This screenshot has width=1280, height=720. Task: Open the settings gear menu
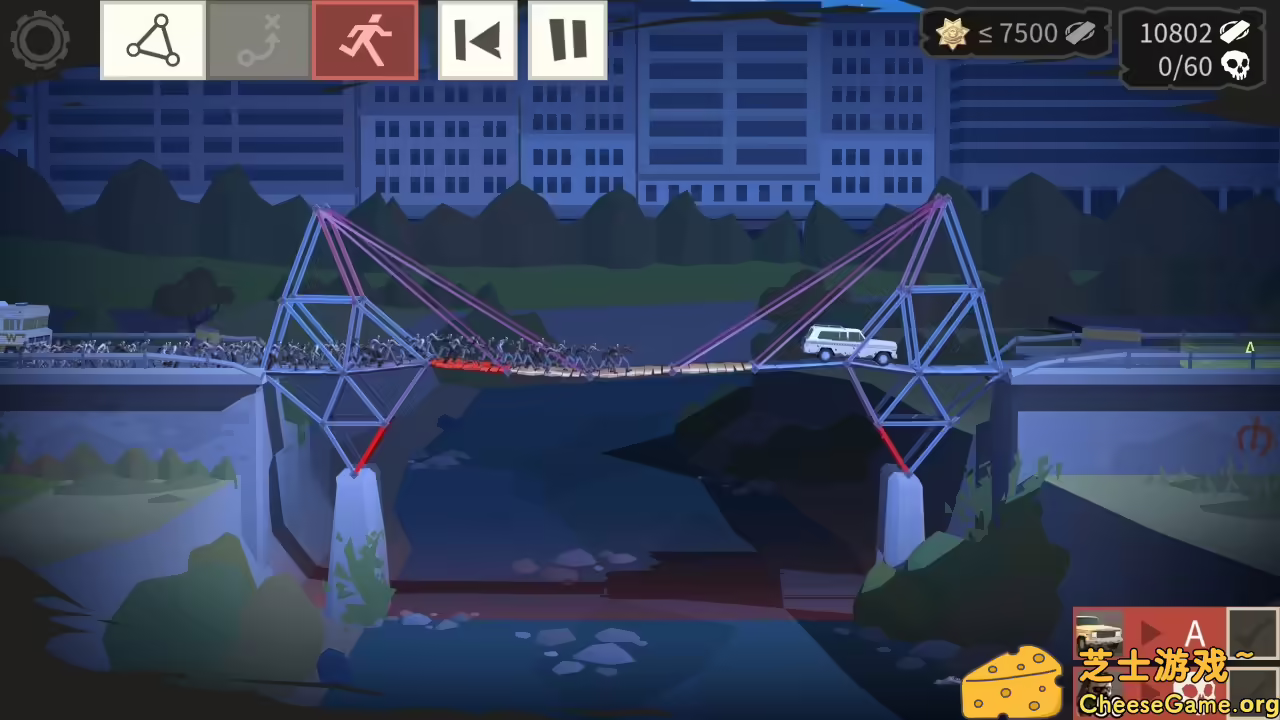(x=40, y=40)
